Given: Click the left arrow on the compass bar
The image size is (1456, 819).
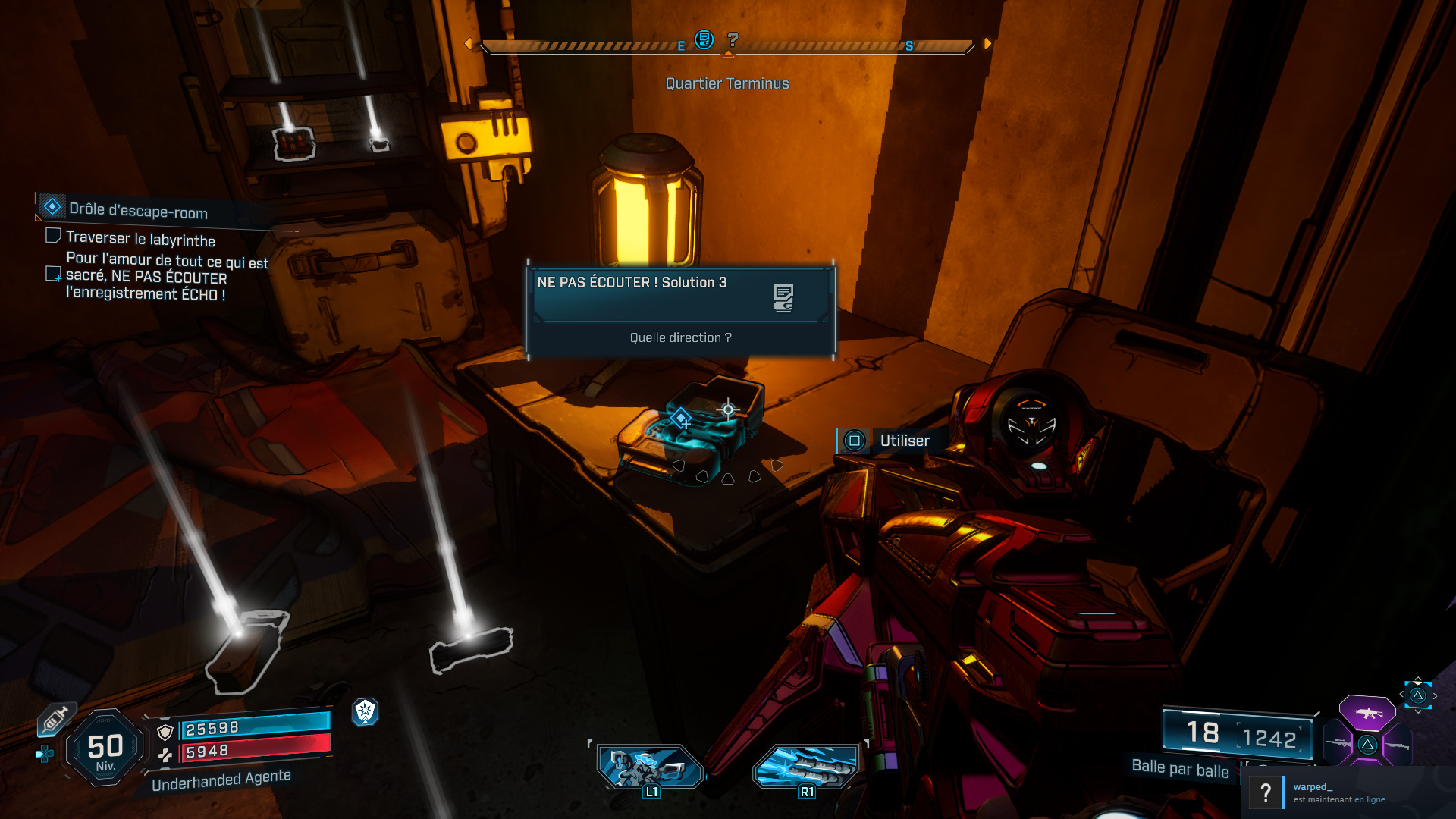Looking at the screenshot, I should pyautogui.click(x=470, y=44).
